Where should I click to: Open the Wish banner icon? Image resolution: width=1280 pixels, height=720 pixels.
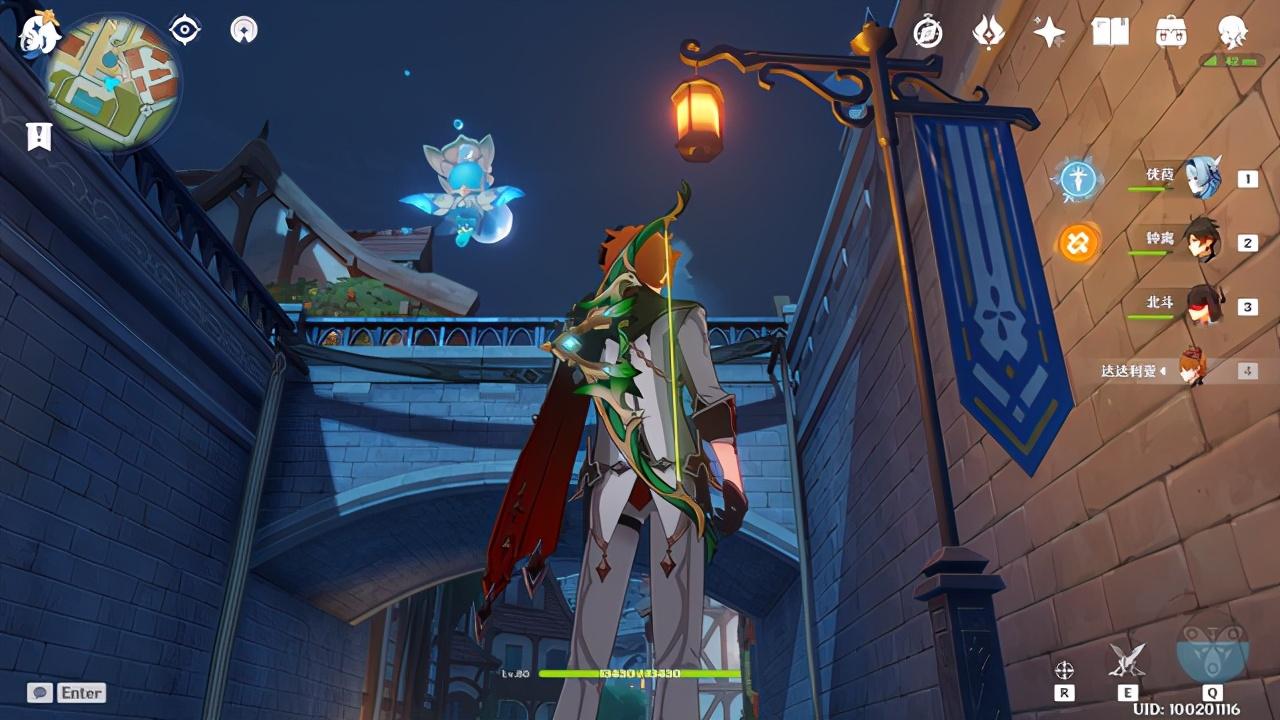(988, 33)
